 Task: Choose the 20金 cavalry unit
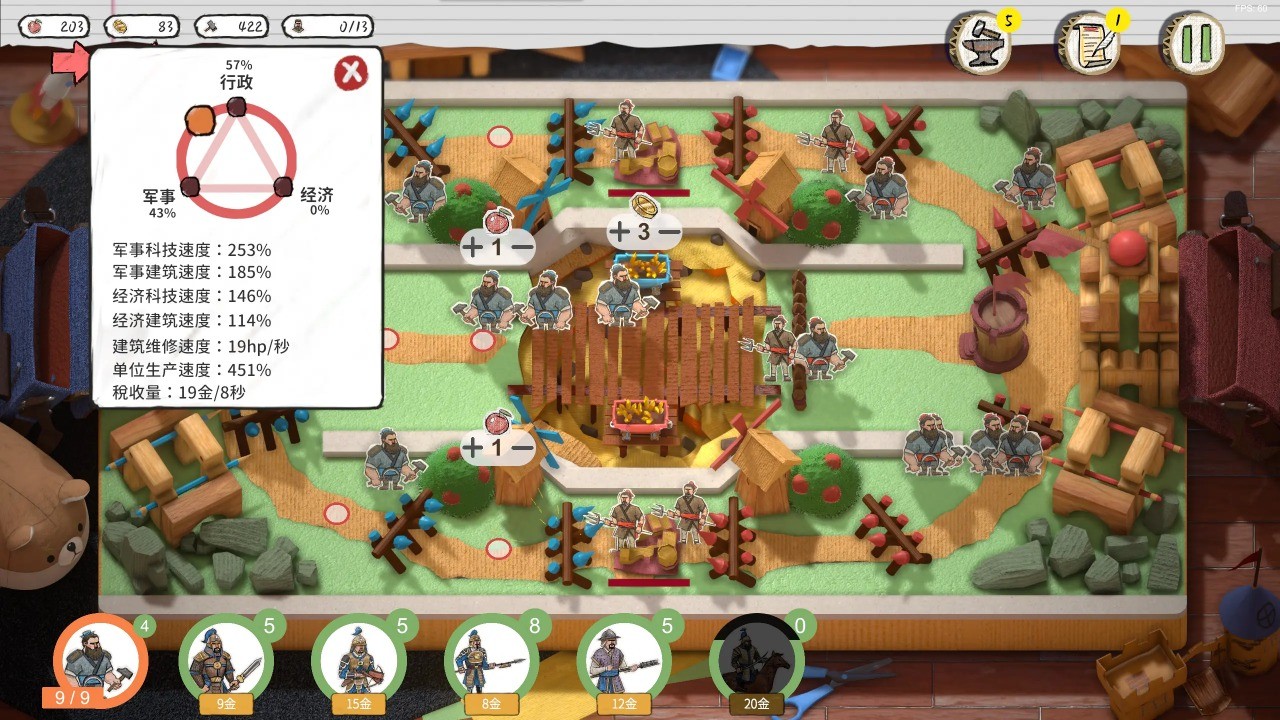[x=756, y=662]
